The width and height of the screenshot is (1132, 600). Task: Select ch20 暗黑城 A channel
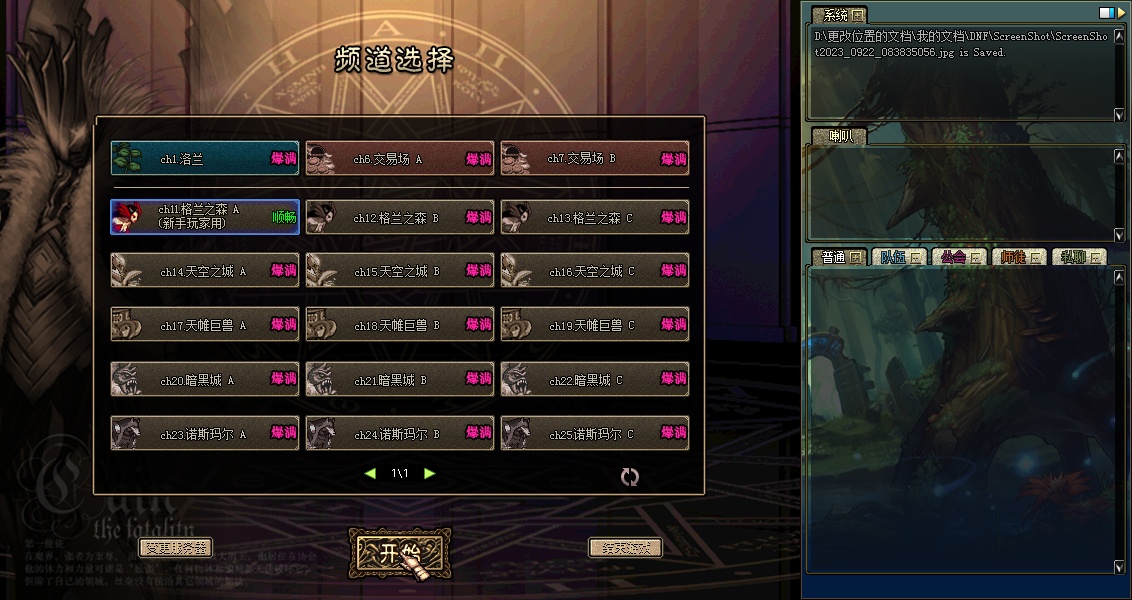(204, 380)
